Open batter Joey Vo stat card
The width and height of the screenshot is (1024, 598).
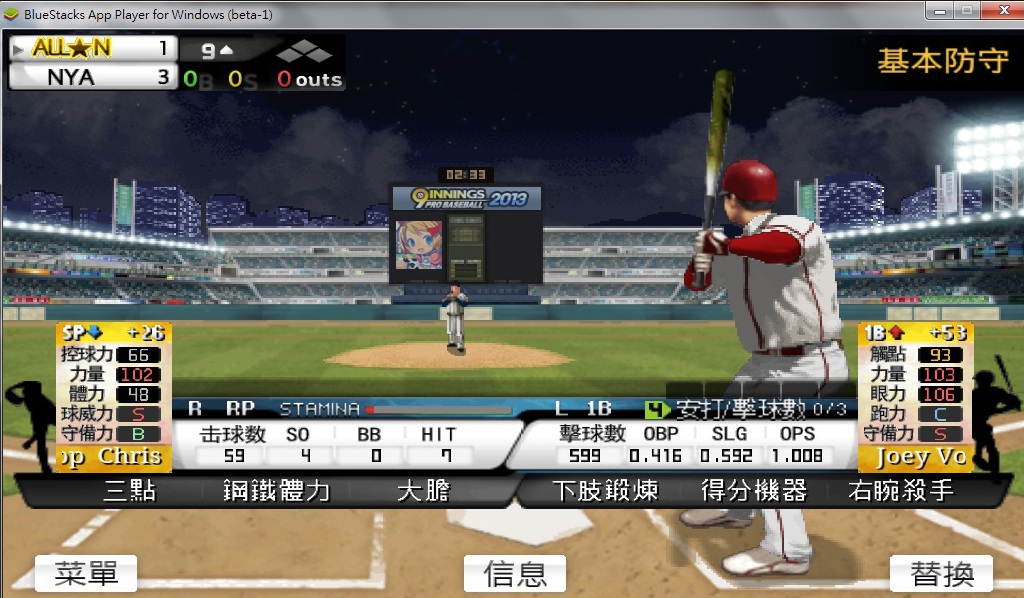coord(915,396)
